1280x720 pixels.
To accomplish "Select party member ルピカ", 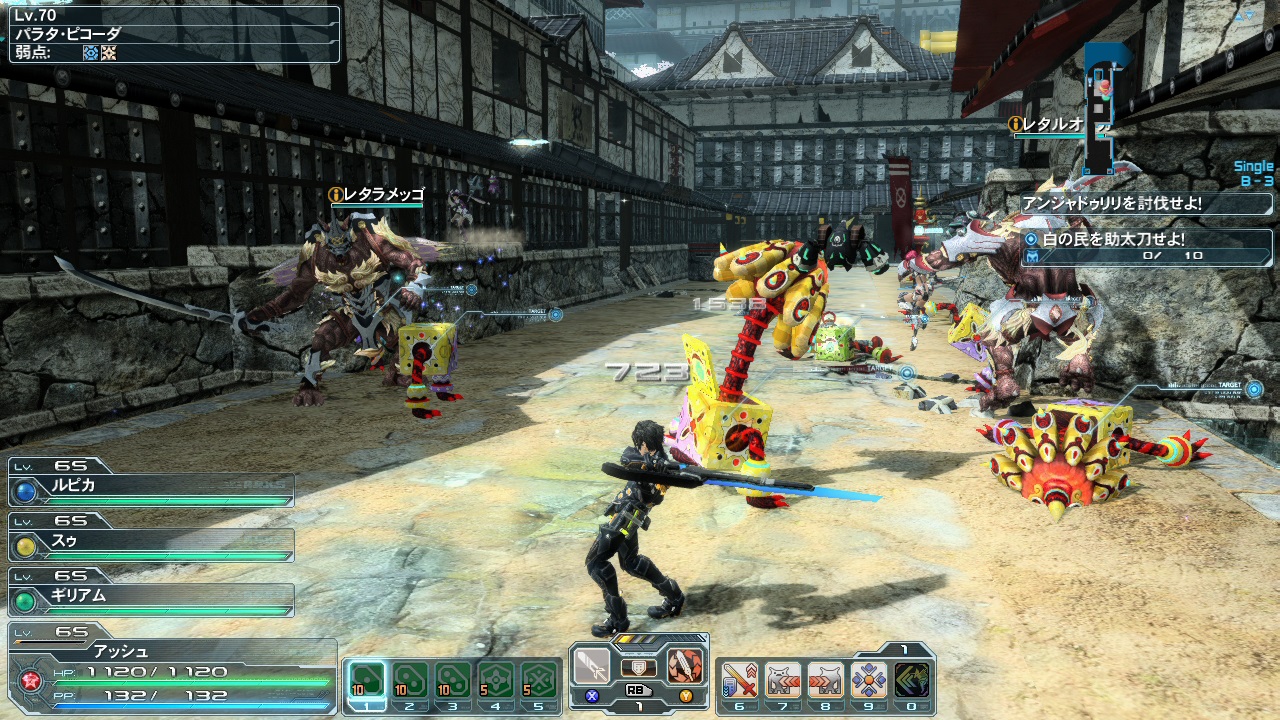I will (152, 490).
